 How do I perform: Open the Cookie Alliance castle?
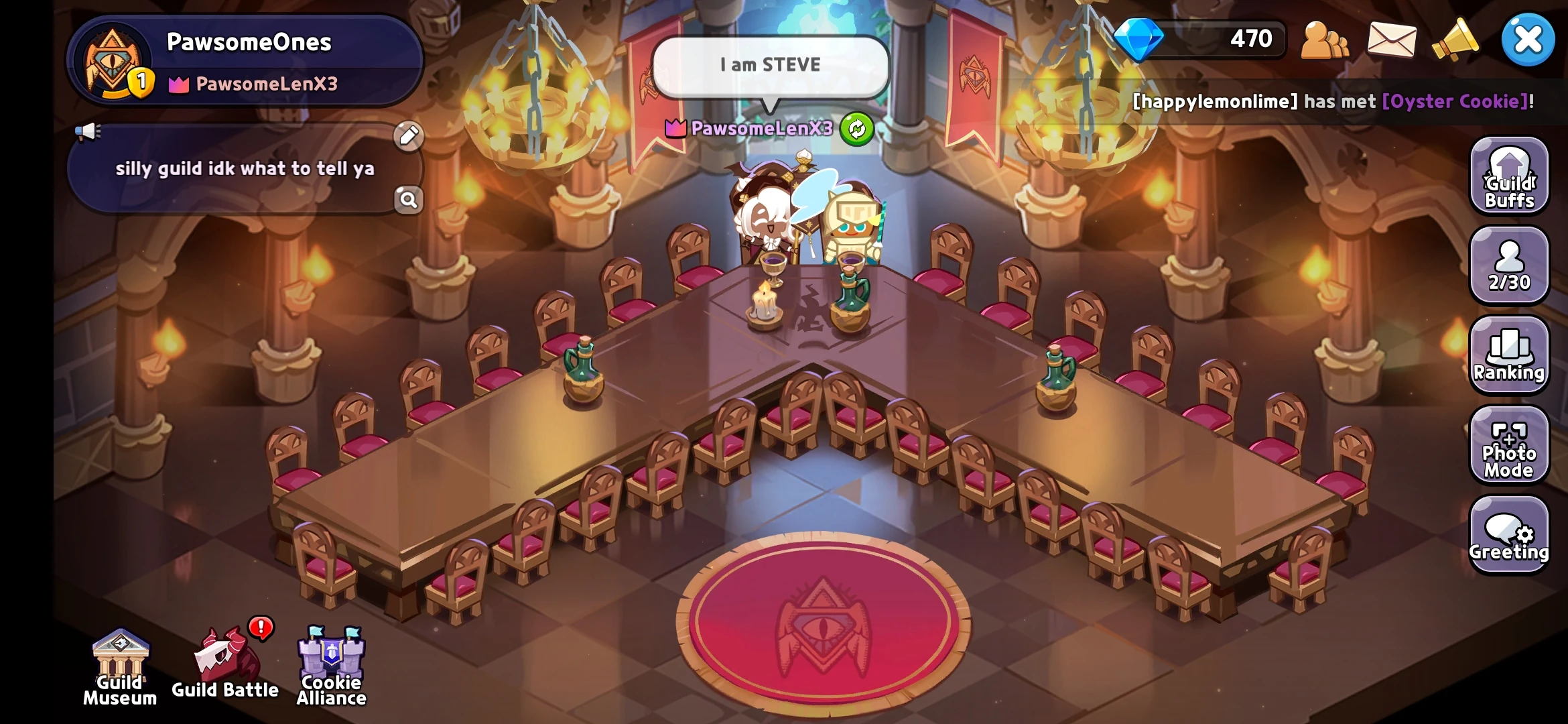330,660
